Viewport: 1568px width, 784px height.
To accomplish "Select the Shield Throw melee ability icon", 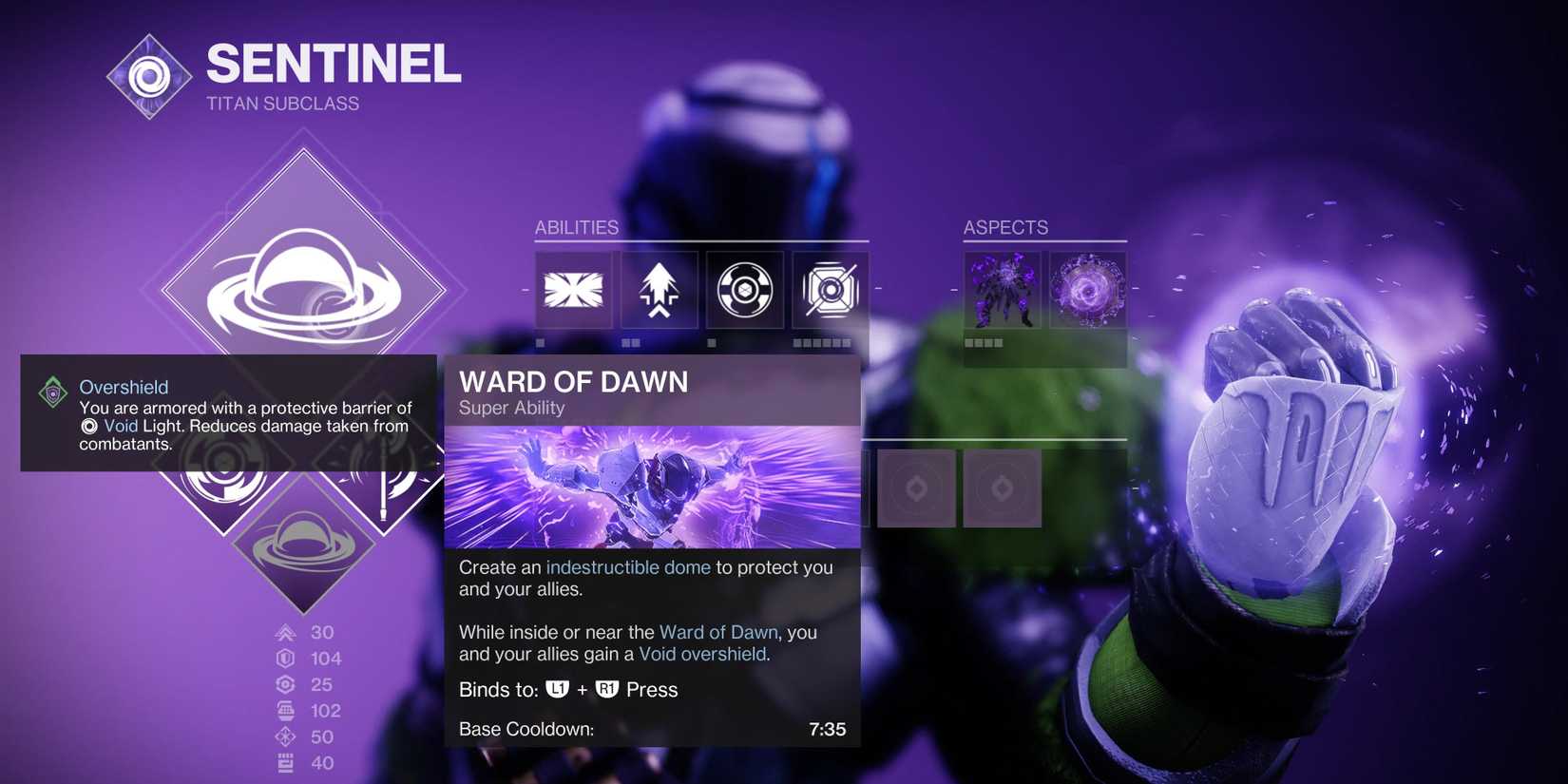I will point(744,290).
